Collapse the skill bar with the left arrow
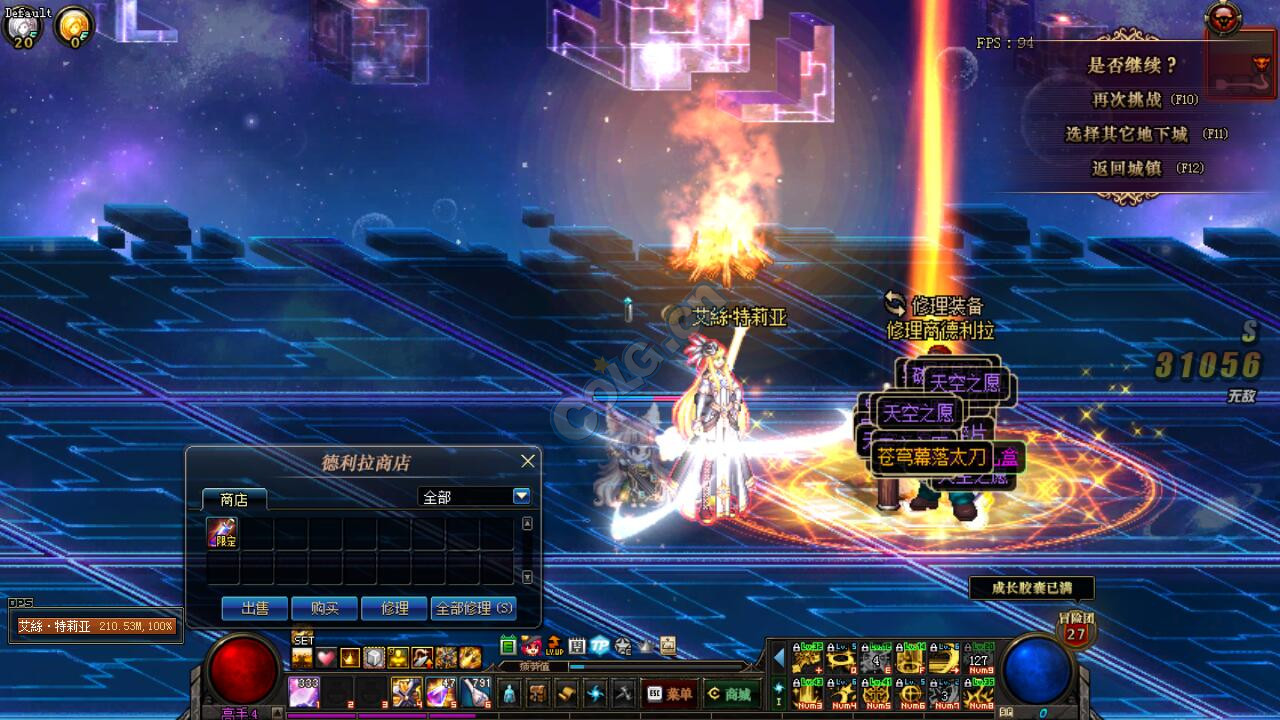1280x720 pixels. click(x=779, y=657)
